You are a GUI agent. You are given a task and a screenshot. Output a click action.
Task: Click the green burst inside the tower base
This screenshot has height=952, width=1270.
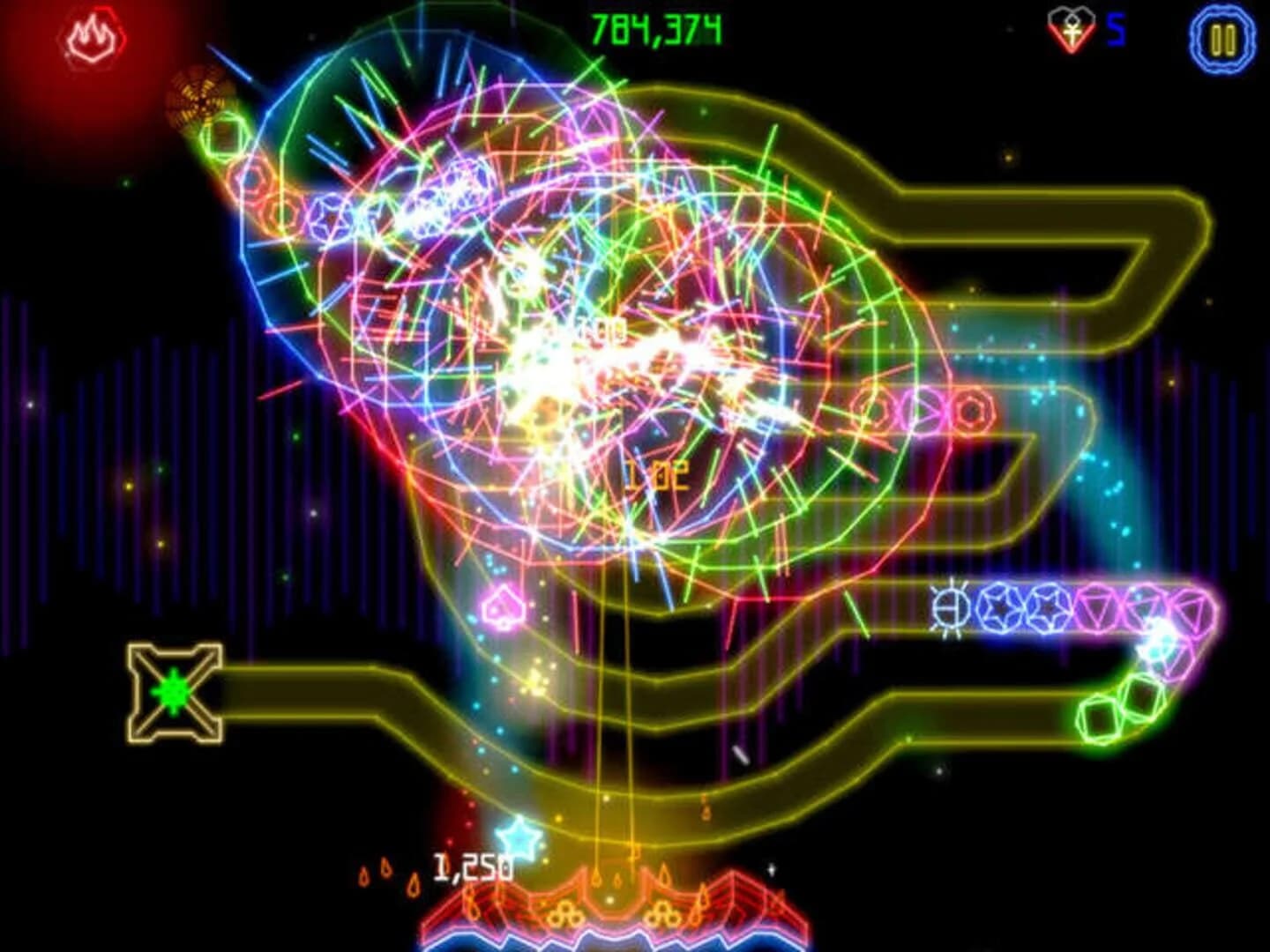[173, 691]
